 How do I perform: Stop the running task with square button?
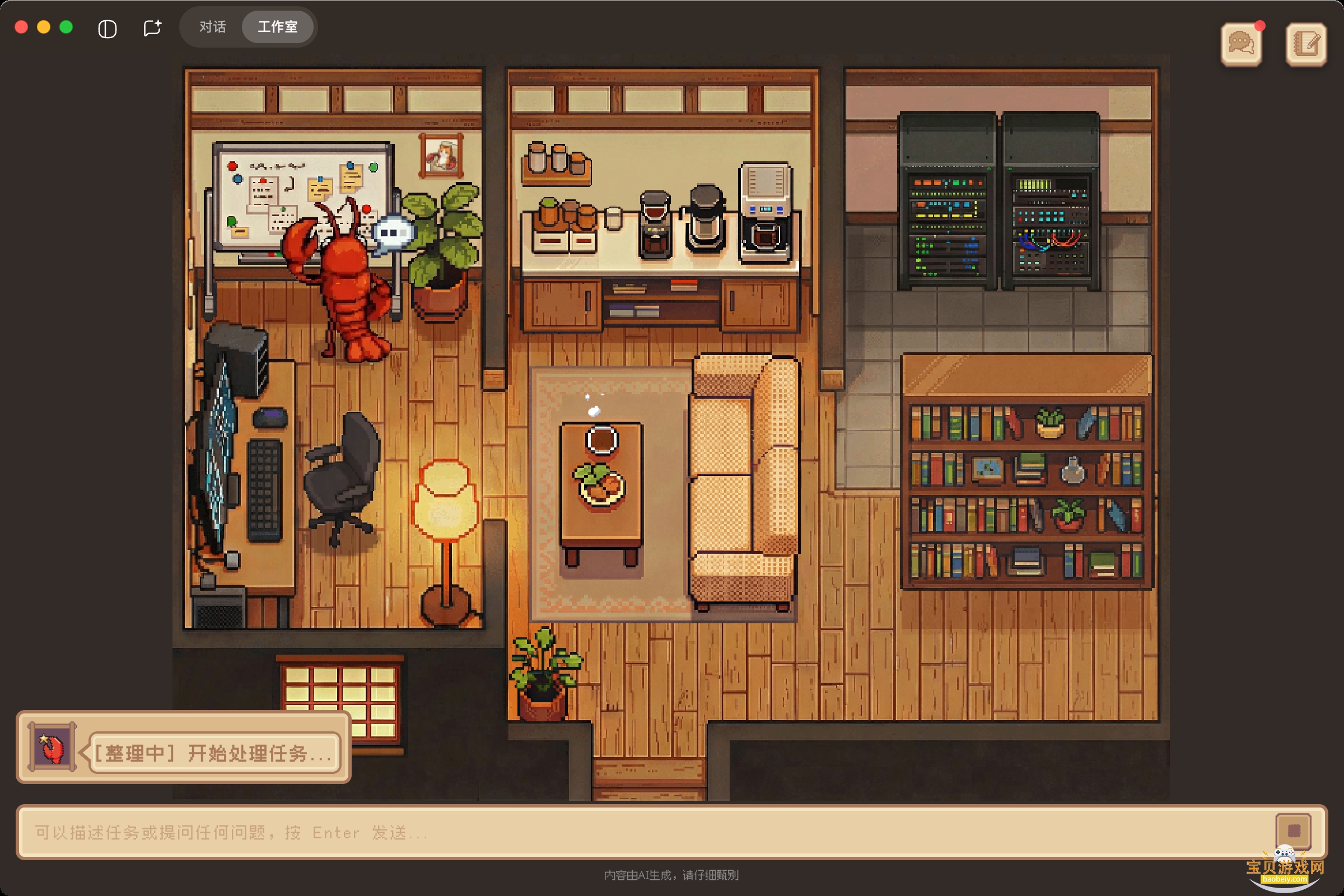(x=1293, y=830)
